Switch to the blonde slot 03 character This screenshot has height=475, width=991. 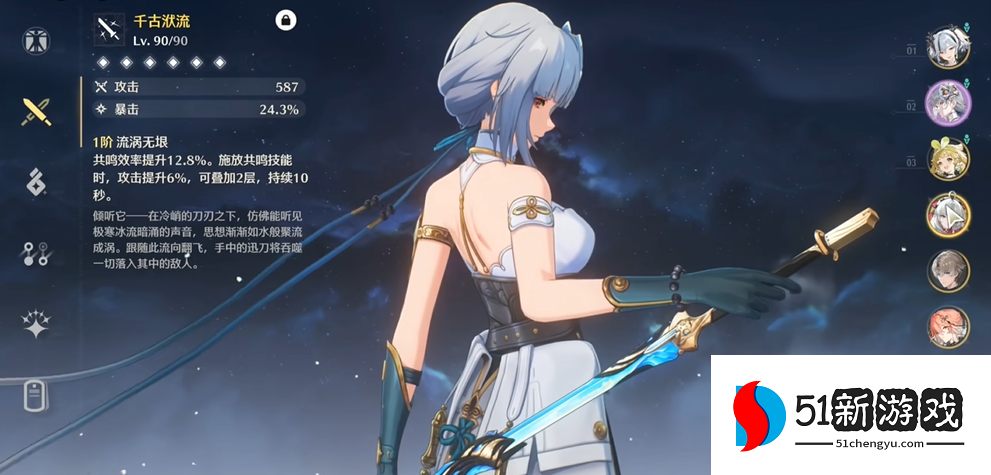click(948, 160)
